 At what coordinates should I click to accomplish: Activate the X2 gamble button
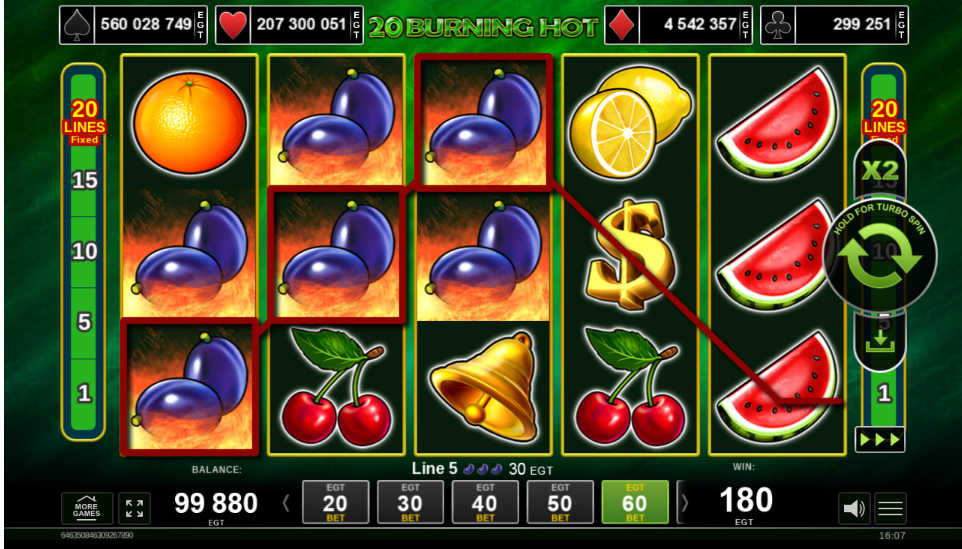880,169
